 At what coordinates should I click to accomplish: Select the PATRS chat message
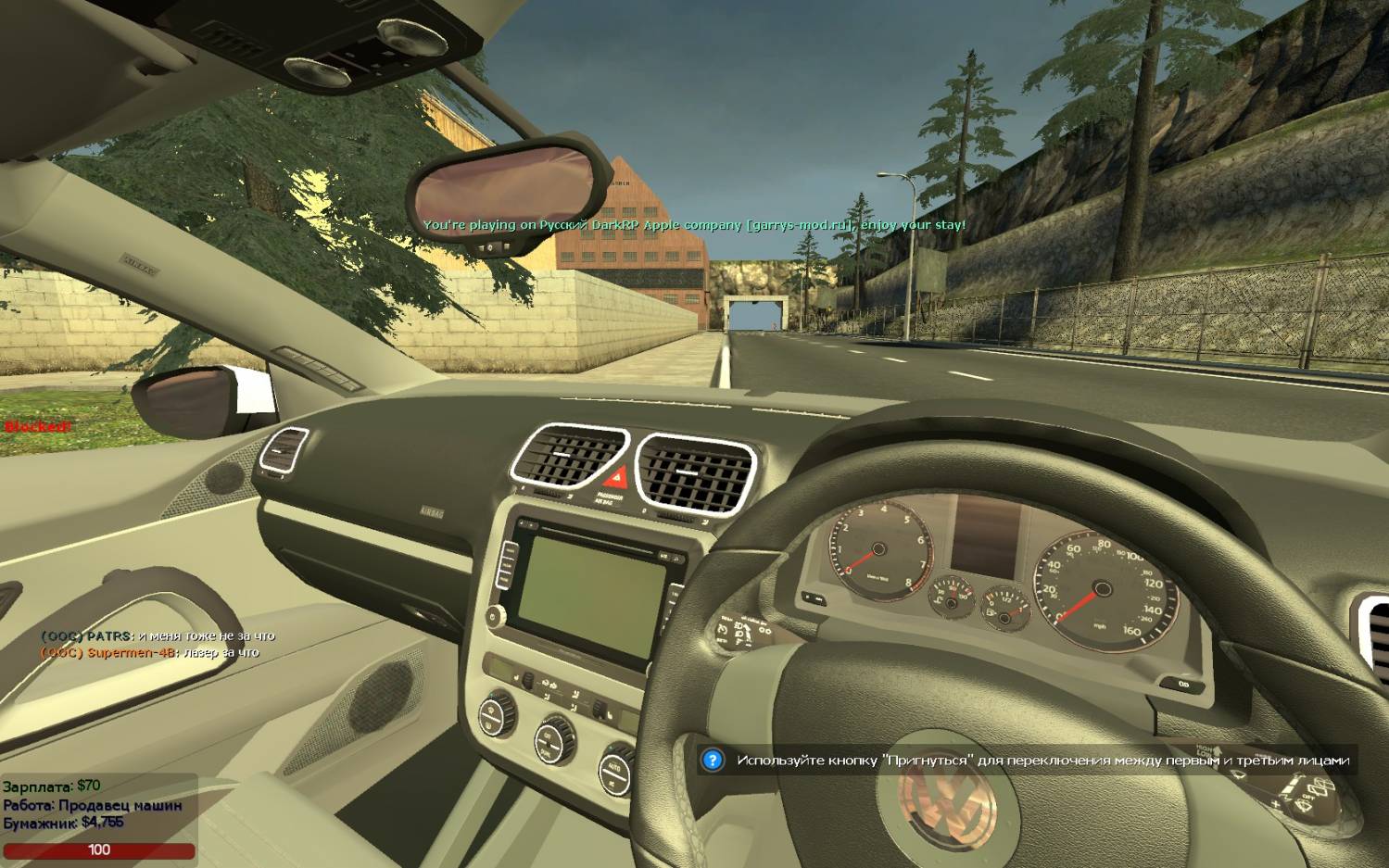pyautogui.click(x=158, y=636)
